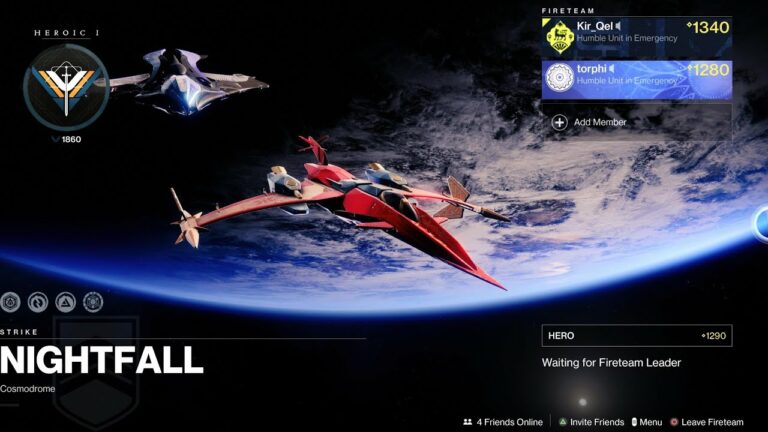Open the Nightfall strike details

(x=102, y=360)
